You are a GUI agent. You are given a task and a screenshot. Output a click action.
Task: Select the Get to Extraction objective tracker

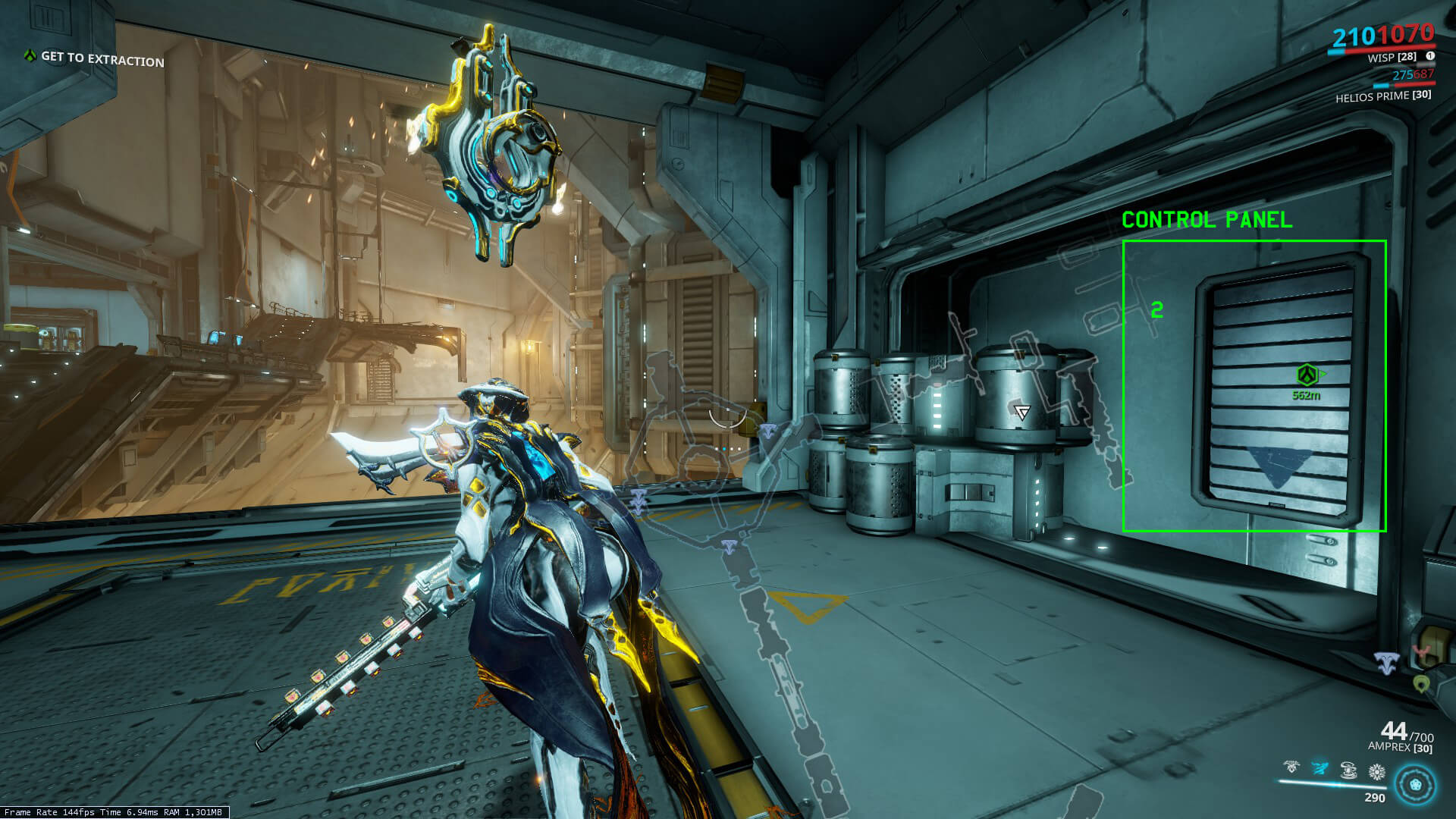pos(95,58)
